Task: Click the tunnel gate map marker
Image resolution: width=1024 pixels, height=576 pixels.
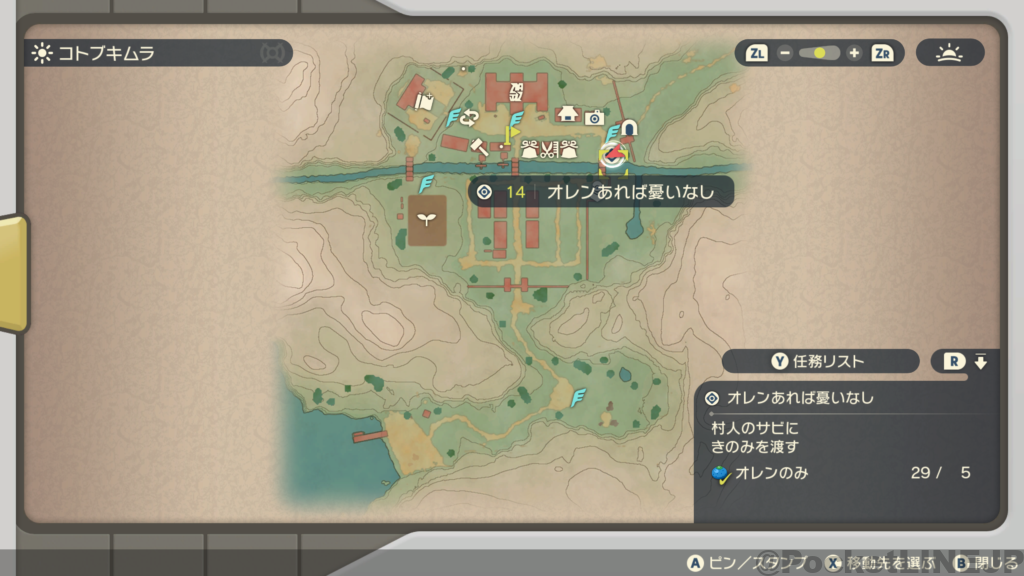Action: click(x=629, y=127)
